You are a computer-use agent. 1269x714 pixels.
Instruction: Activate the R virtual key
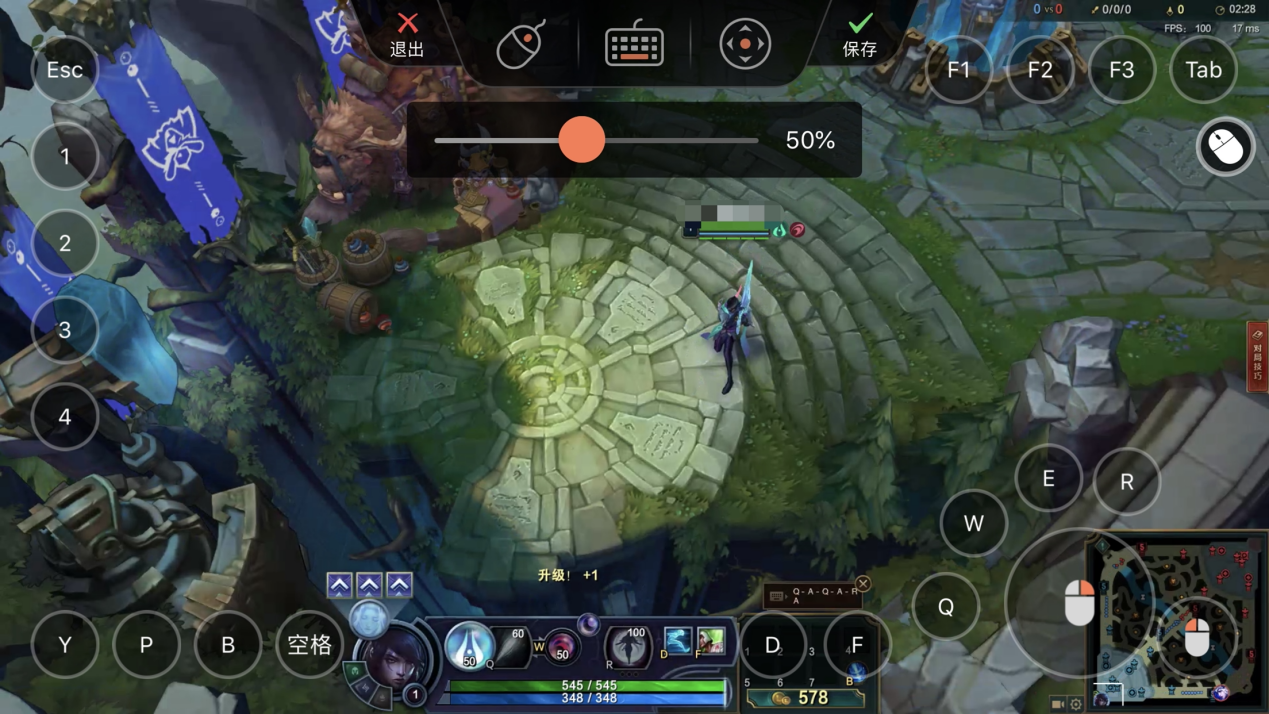click(x=1127, y=482)
